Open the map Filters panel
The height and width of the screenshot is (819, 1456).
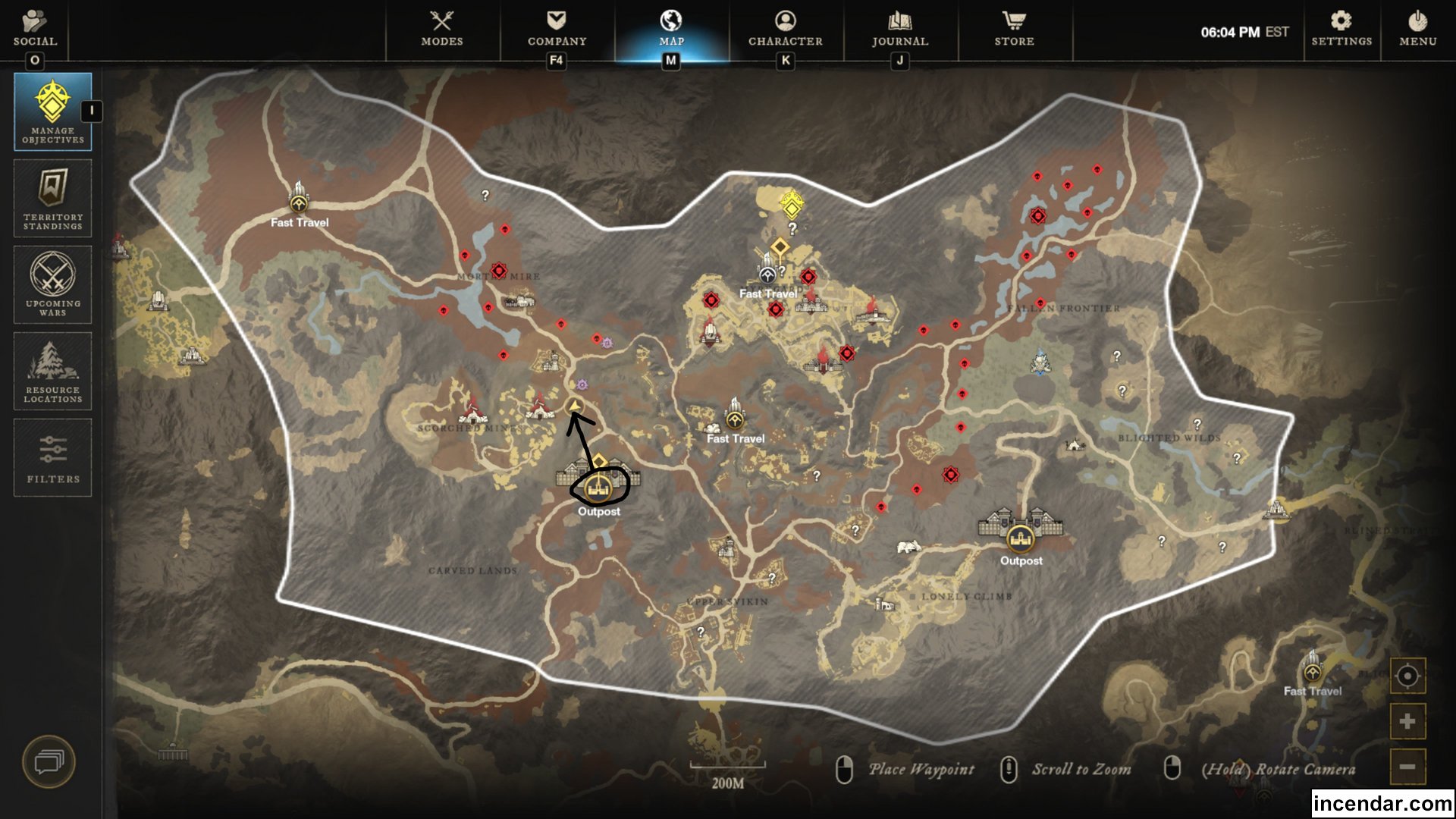[51, 457]
